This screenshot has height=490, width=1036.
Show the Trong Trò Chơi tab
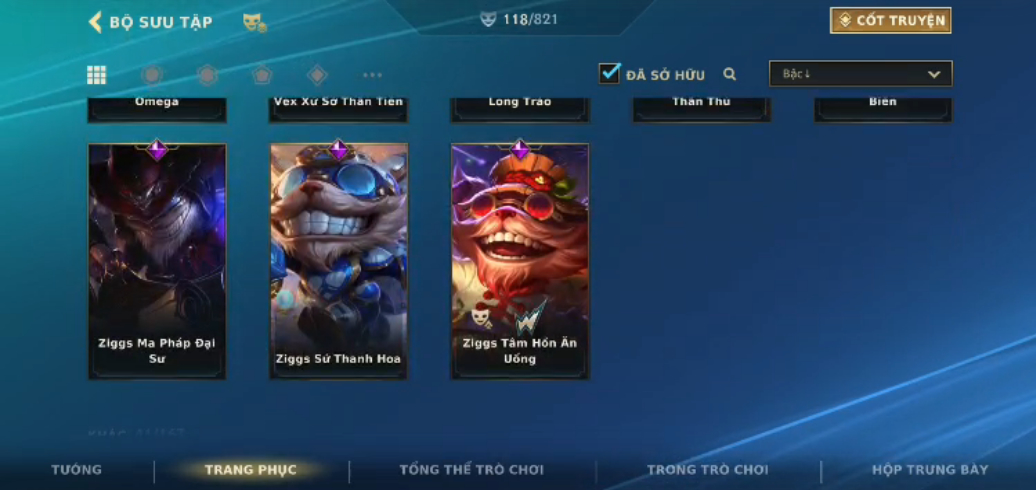pyautogui.click(x=708, y=470)
